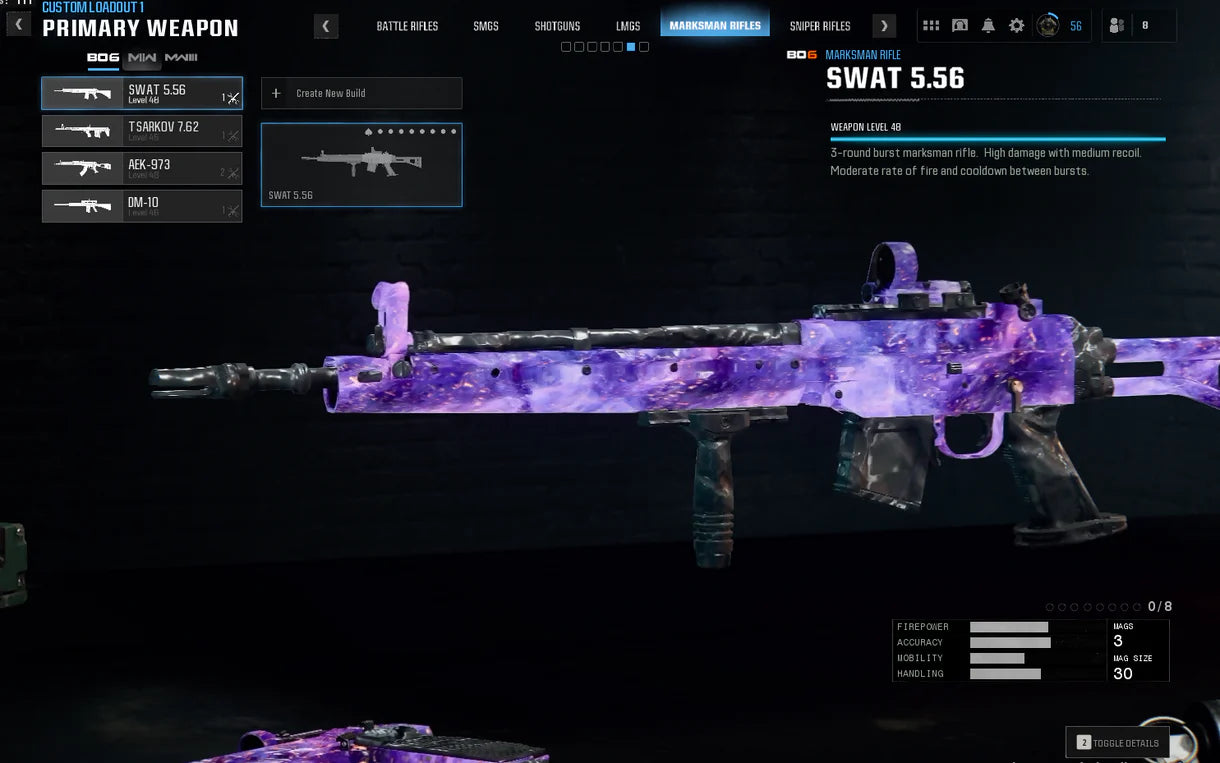Select the AEK-973 rifle
This screenshot has width=1220, height=763.
click(x=142, y=168)
